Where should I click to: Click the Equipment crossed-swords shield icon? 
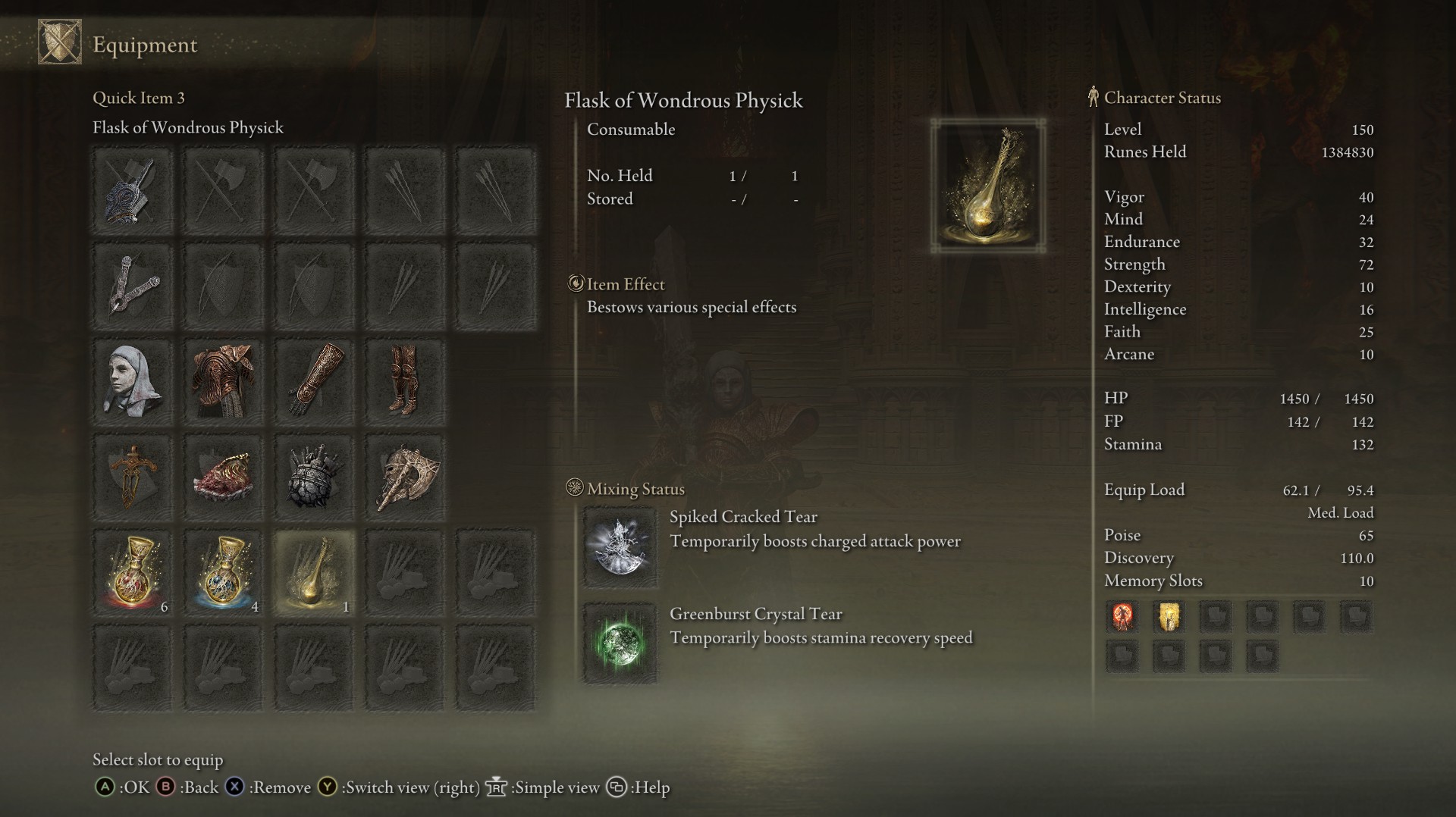60,43
